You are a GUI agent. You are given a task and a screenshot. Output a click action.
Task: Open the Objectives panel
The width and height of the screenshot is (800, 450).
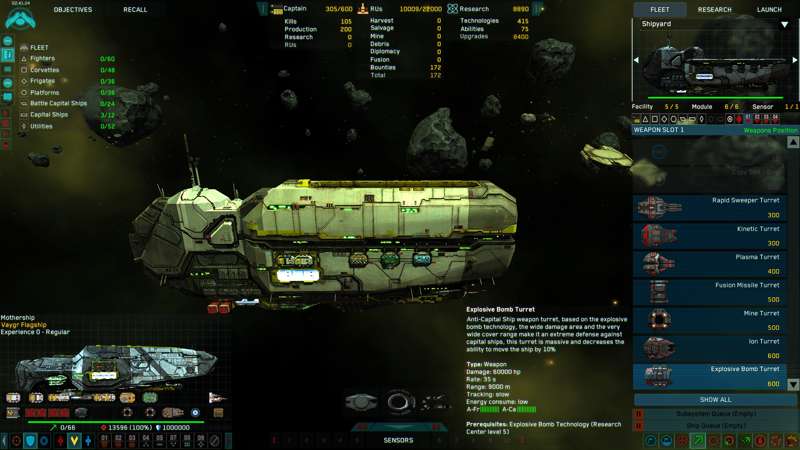click(72, 9)
